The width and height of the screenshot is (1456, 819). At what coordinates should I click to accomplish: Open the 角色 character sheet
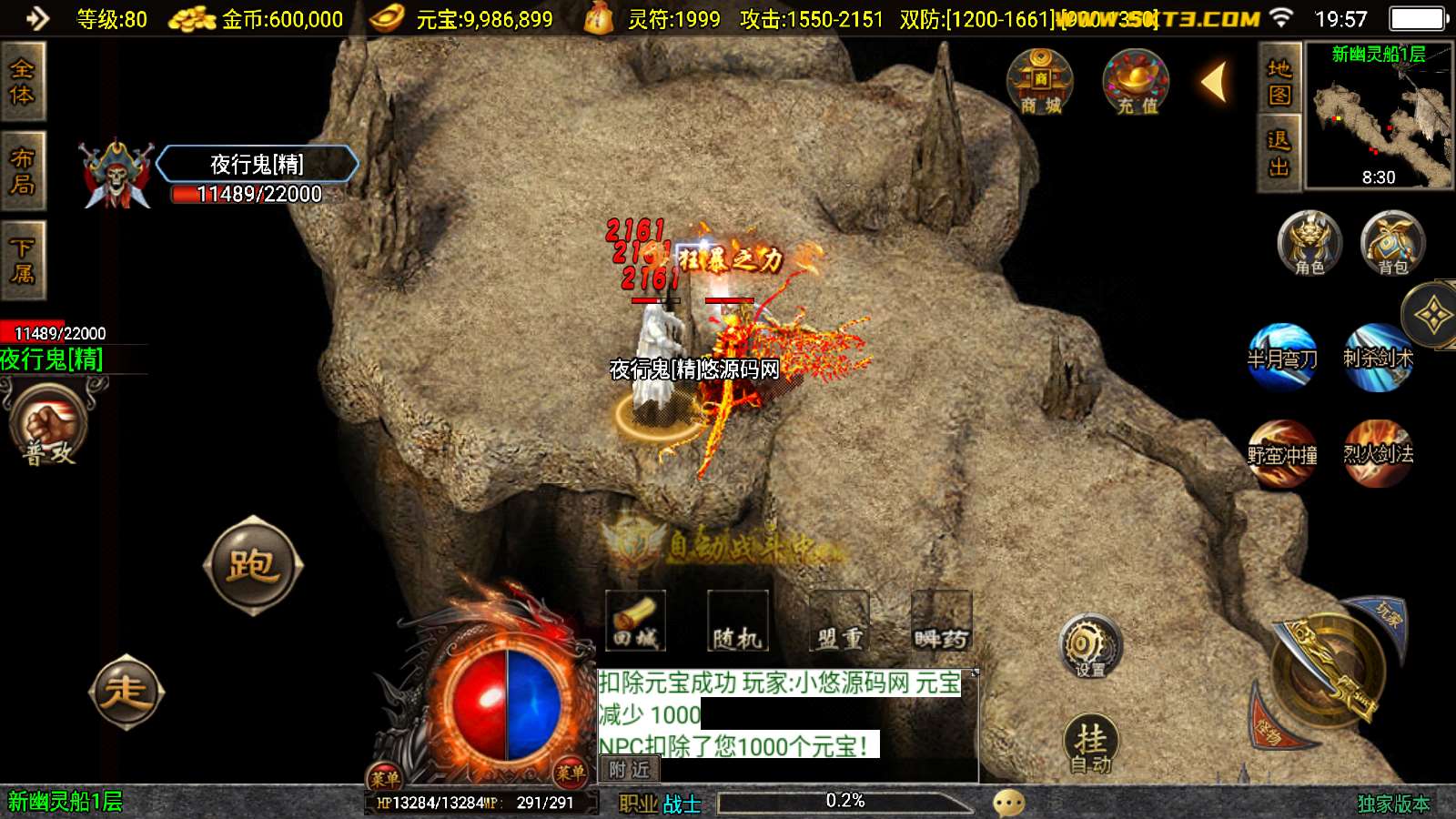click(1309, 242)
